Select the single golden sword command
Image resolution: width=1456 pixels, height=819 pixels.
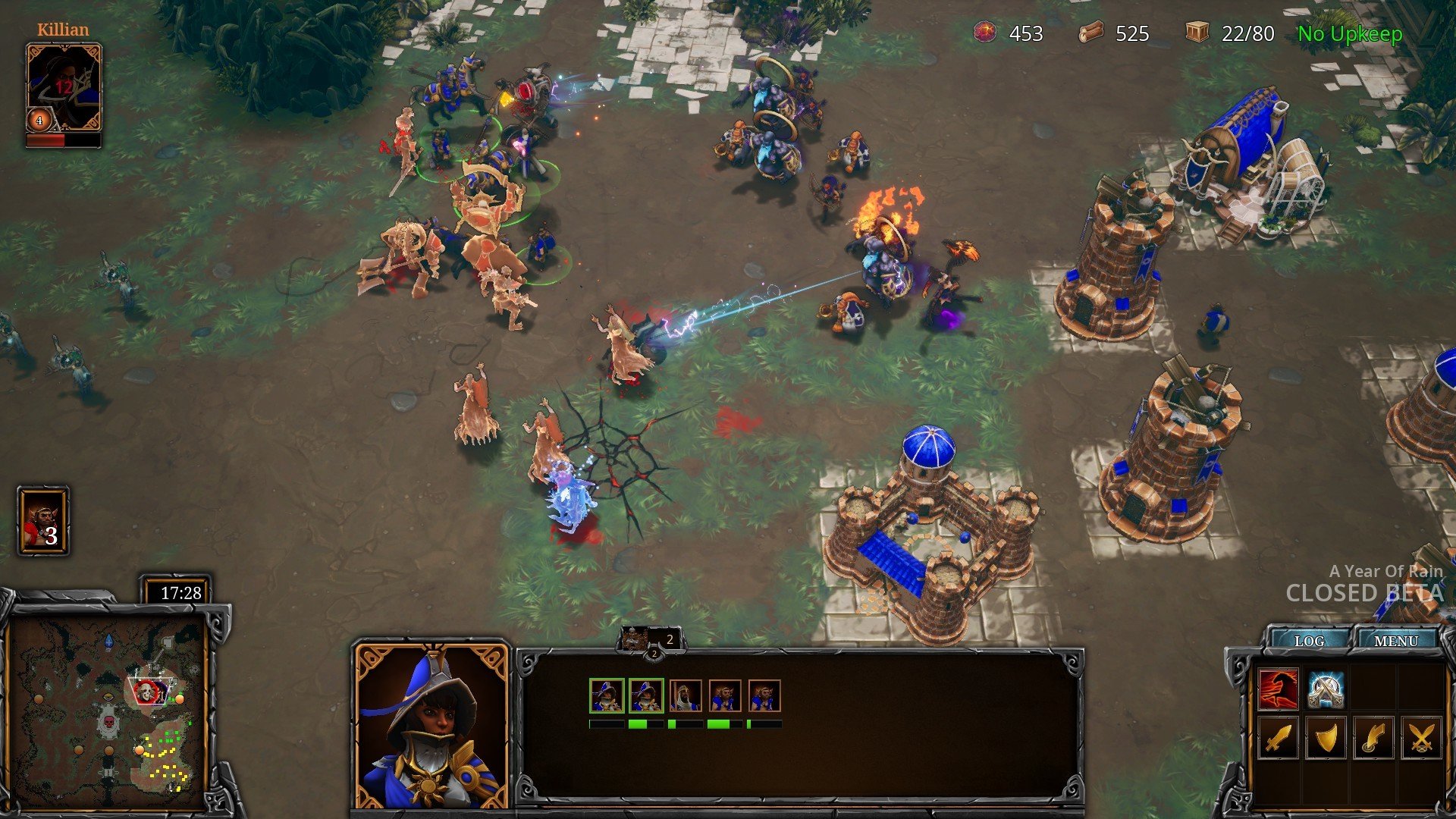click(1278, 737)
